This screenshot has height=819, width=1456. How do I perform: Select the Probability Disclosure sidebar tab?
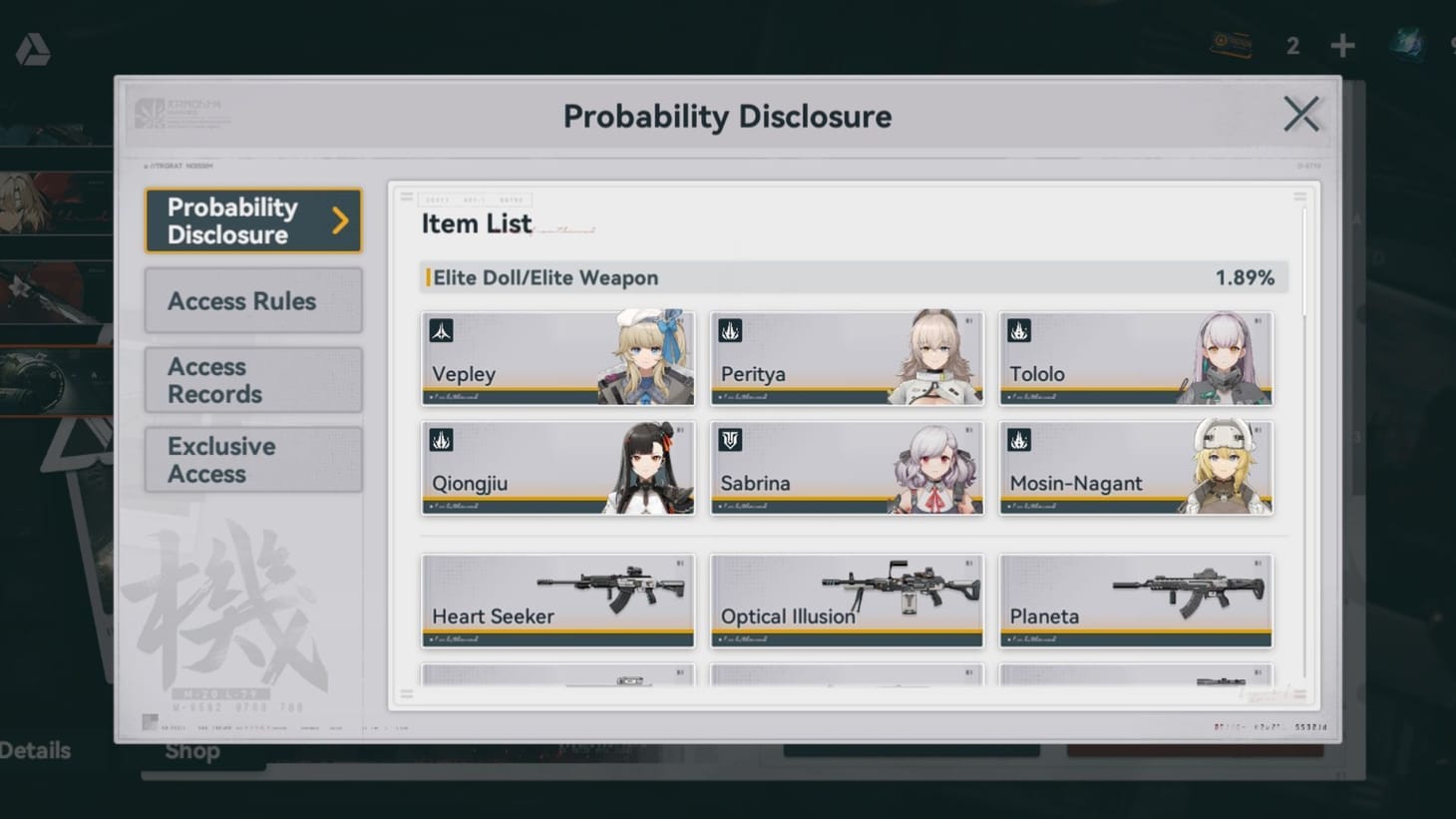click(x=252, y=220)
